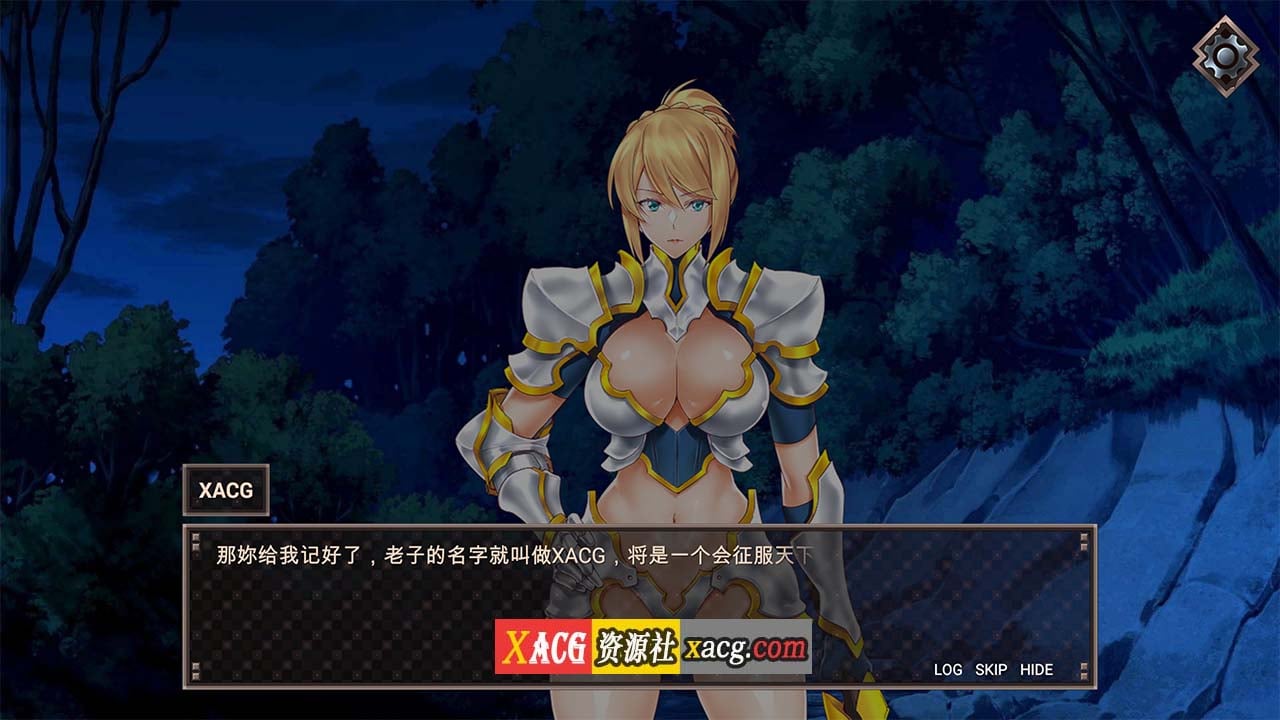This screenshot has width=1280, height=720.
Task: Hide the dialogue window using HIDE
Action: [x=1039, y=670]
